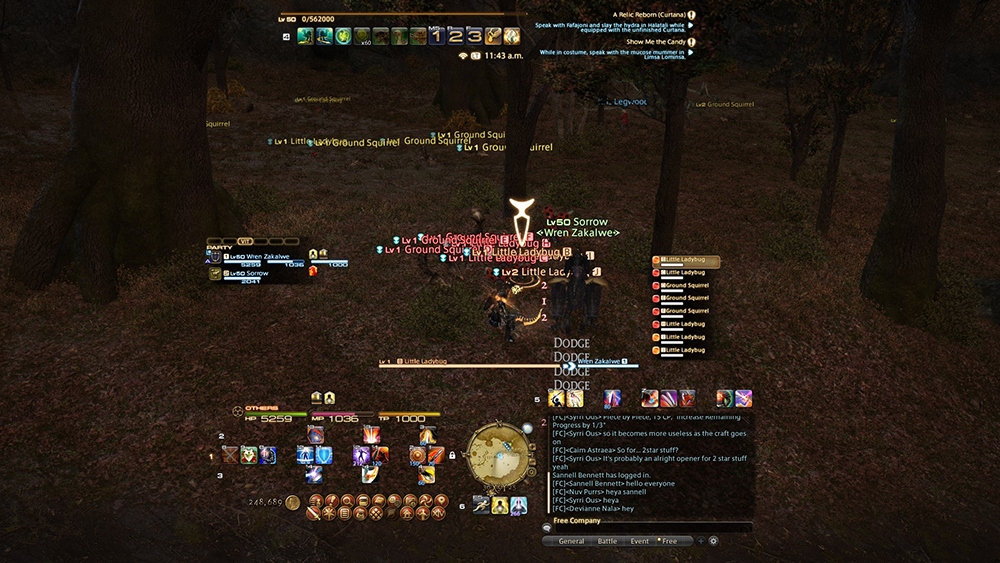
Task: Open the circular minimap
Action: [x=498, y=457]
